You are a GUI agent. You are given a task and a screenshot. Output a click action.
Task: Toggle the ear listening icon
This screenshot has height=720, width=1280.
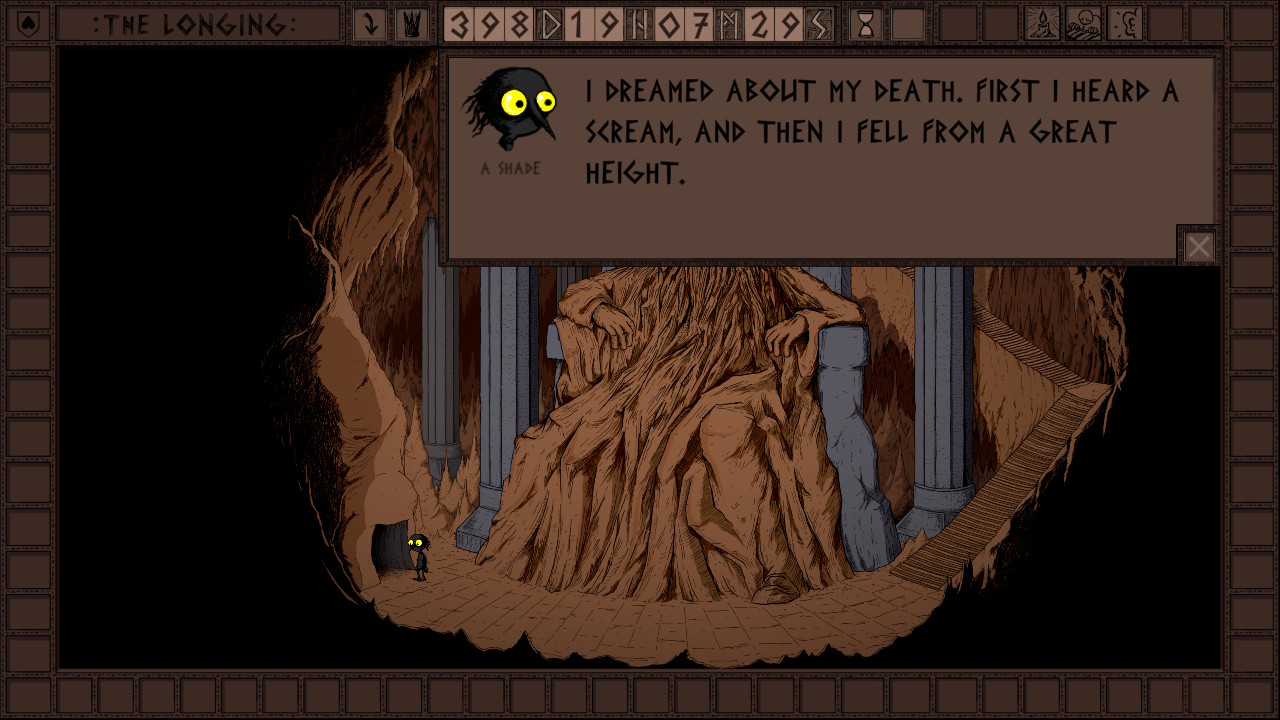[x=1125, y=24]
